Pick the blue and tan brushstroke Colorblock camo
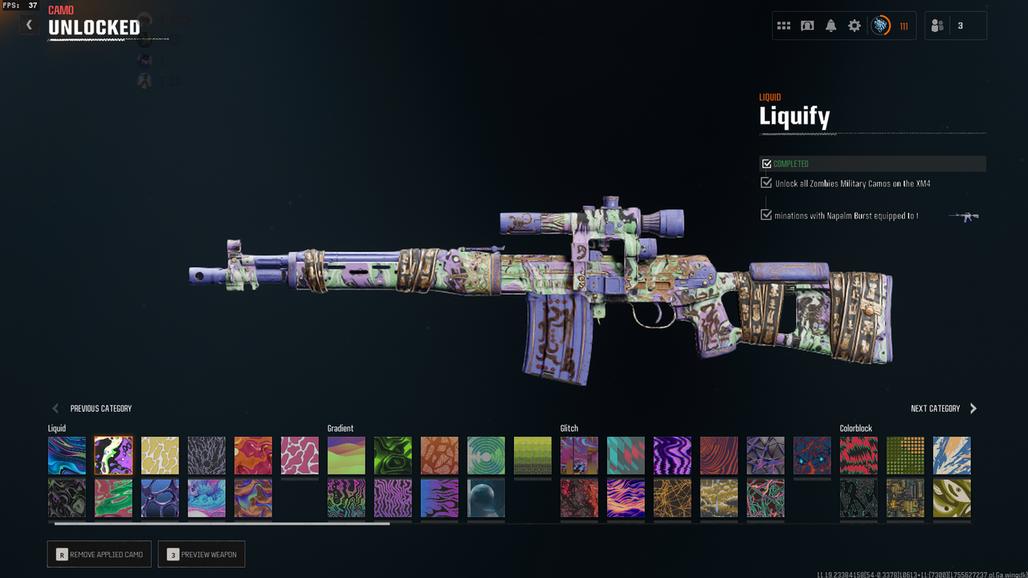The image size is (1028, 578). click(x=952, y=455)
